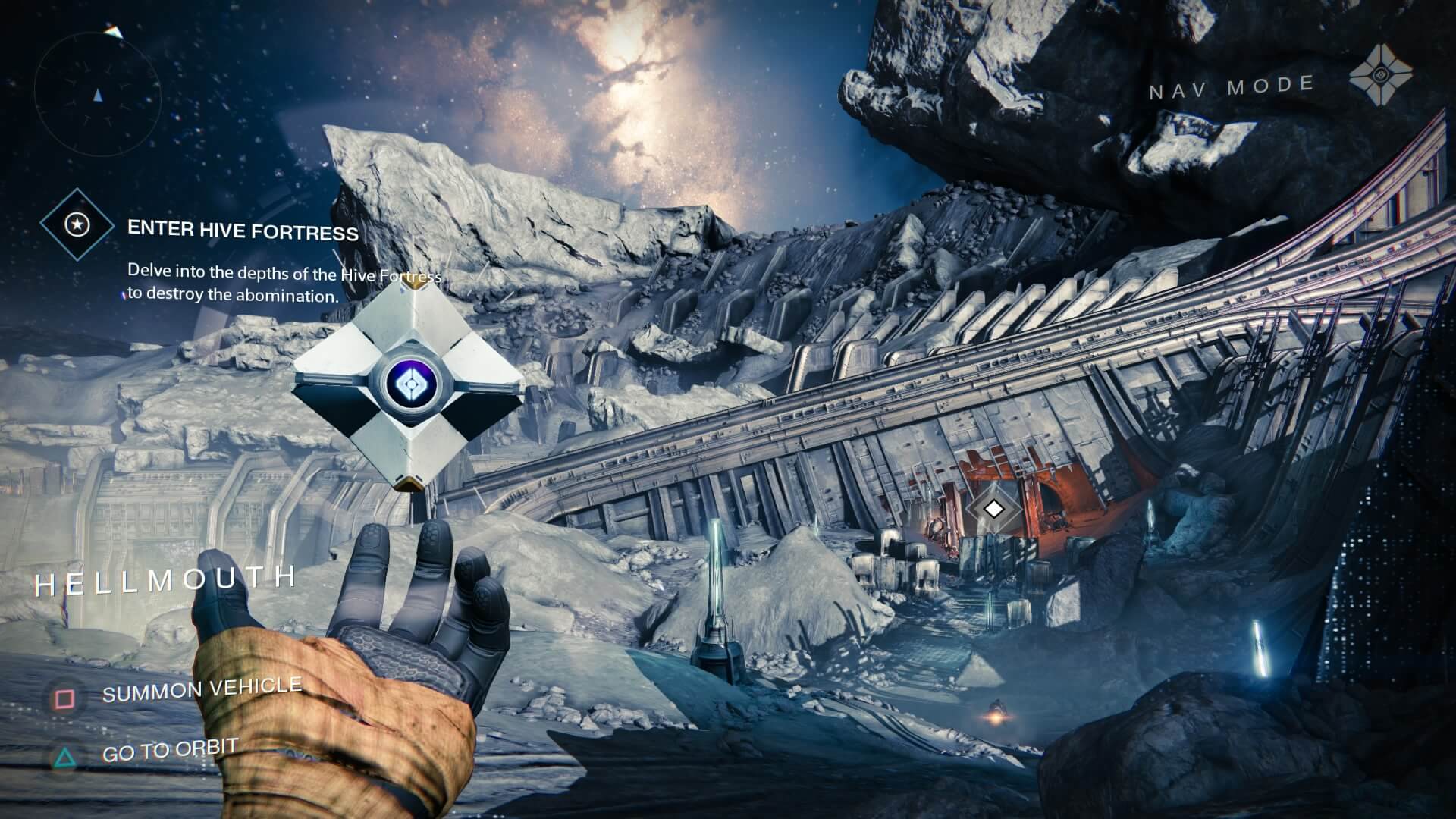Image resolution: width=1456 pixels, height=819 pixels.
Task: Click the teal triangle PlayStation button icon
Action: [64, 756]
